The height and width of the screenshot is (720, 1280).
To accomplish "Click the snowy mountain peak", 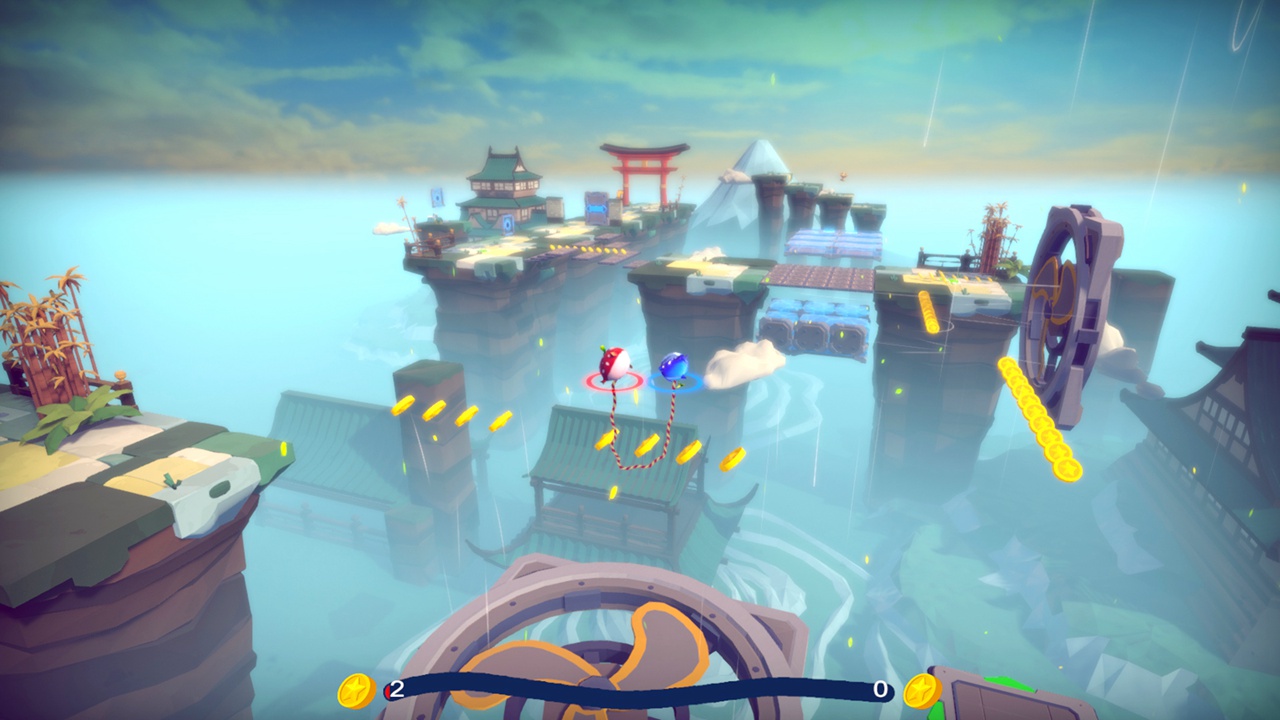I will click(763, 150).
